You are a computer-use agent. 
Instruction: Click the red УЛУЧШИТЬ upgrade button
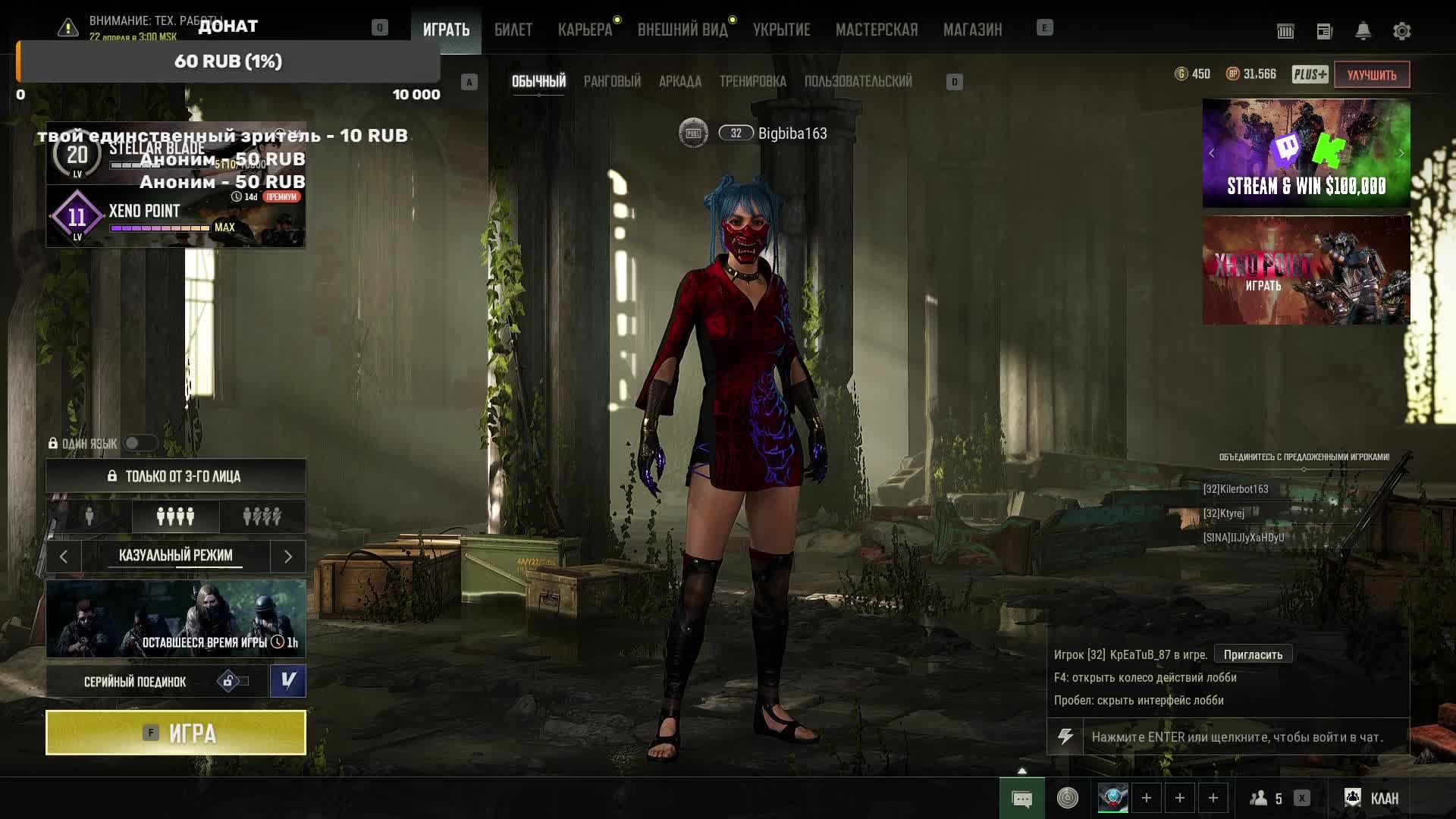pos(1371,74)
